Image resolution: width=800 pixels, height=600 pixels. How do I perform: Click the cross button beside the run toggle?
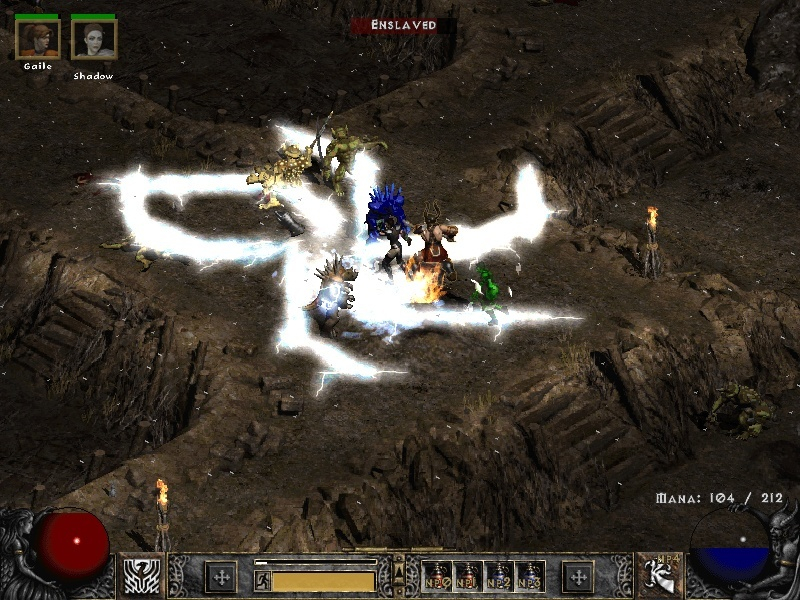point(221,577)
